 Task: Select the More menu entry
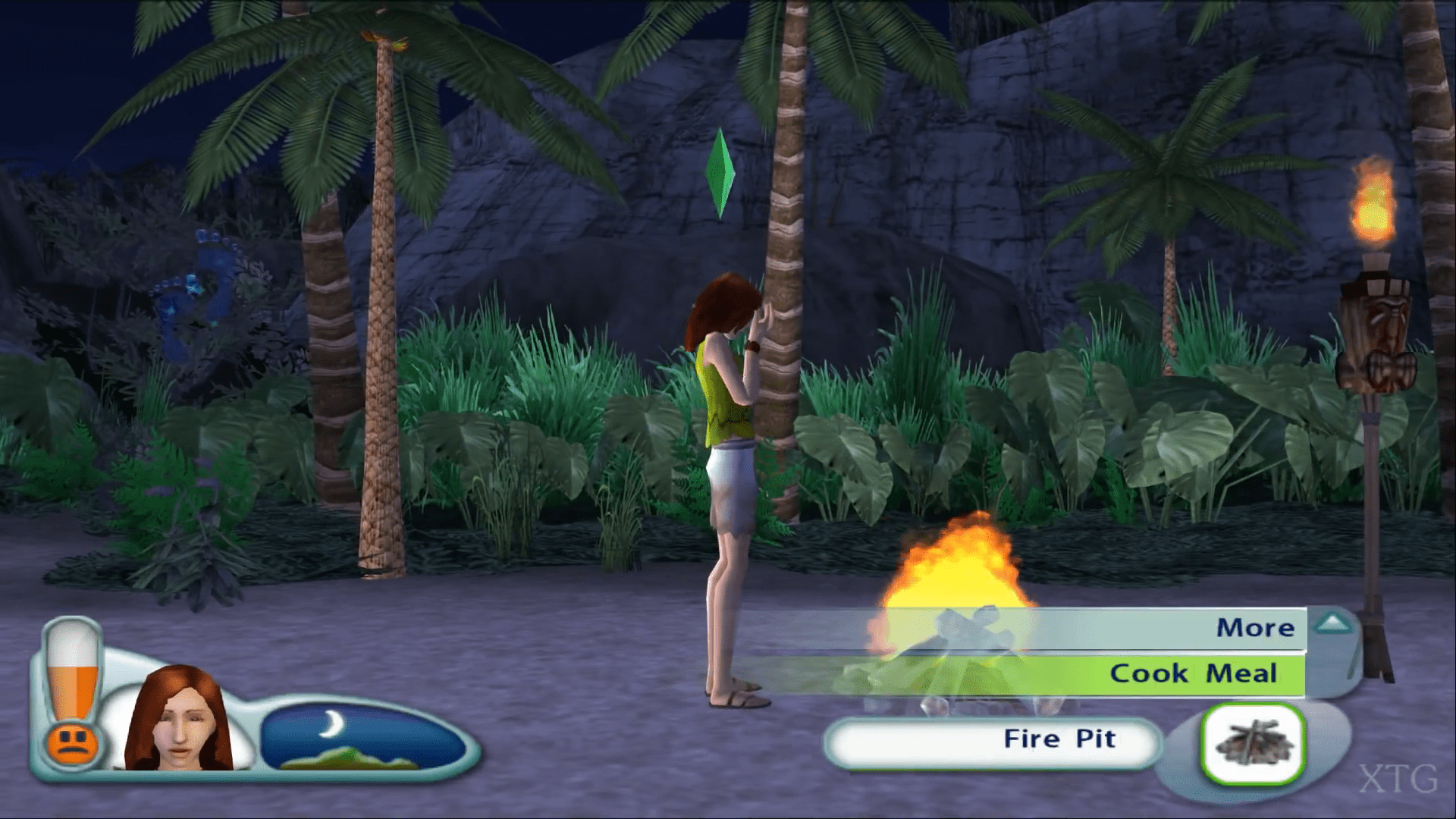coord(1254,628)
